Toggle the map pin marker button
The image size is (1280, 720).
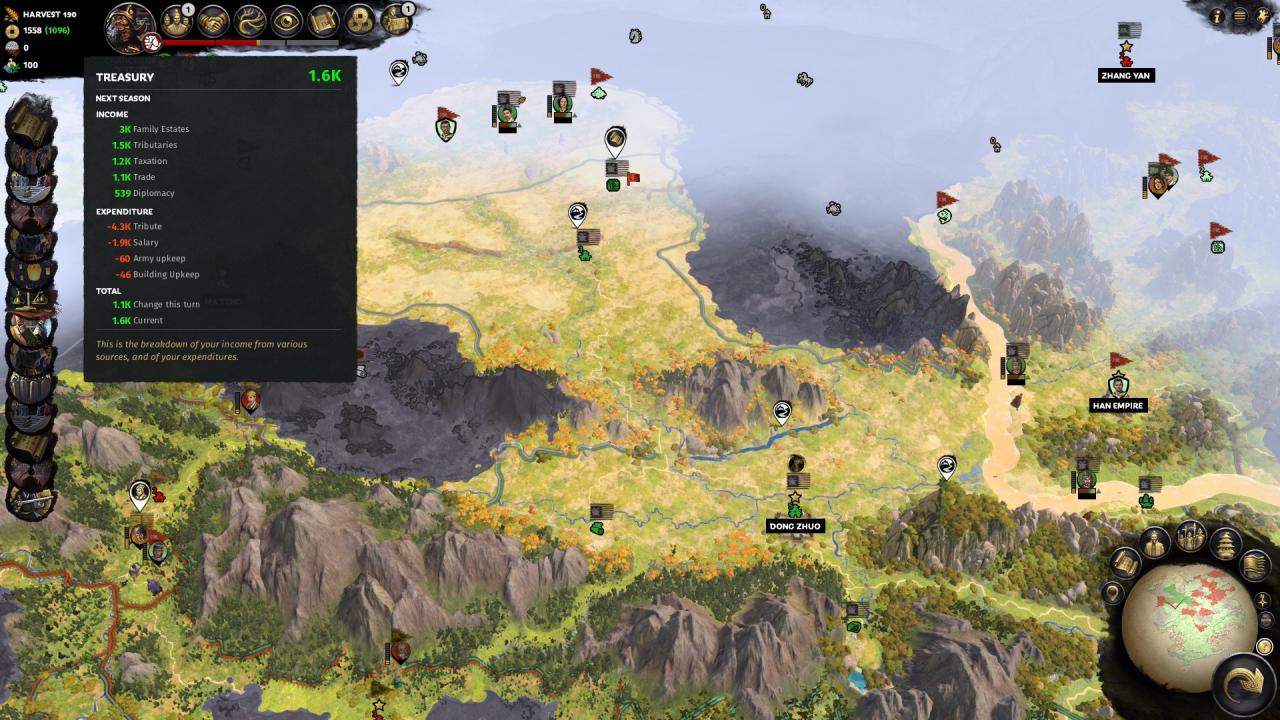point(1112,593)
